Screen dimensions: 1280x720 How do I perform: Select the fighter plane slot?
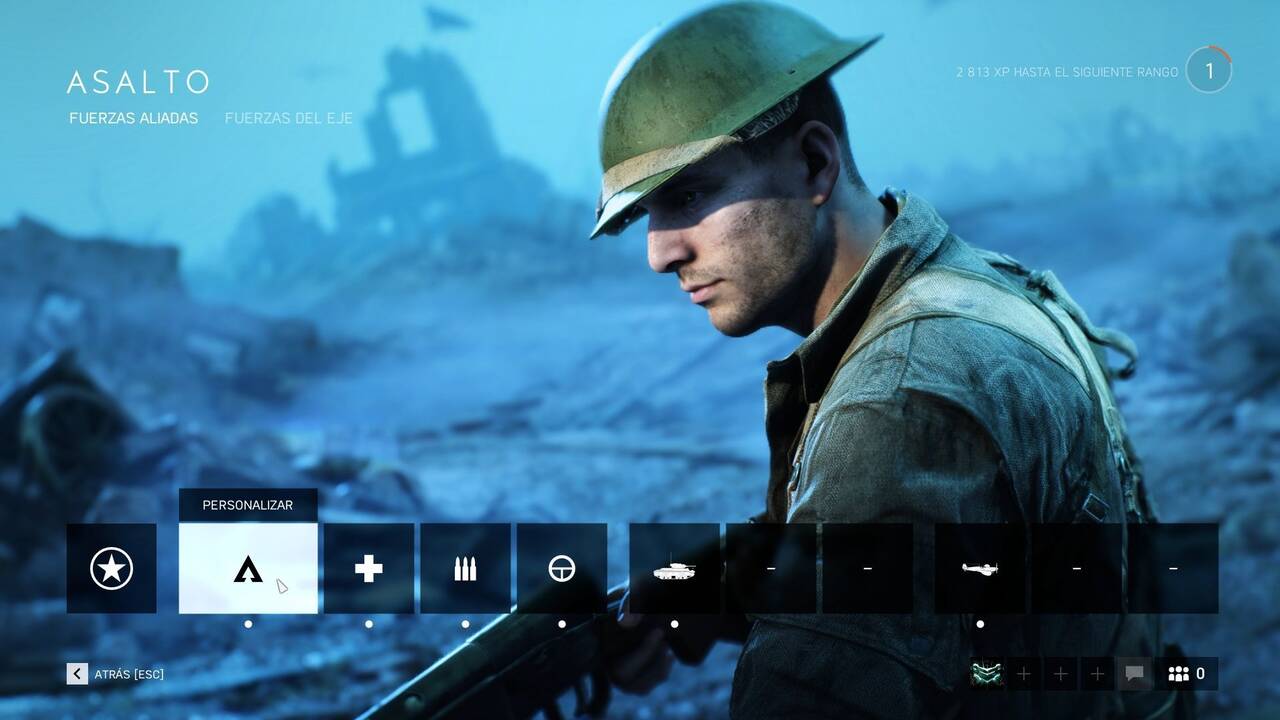click(979, 567)
